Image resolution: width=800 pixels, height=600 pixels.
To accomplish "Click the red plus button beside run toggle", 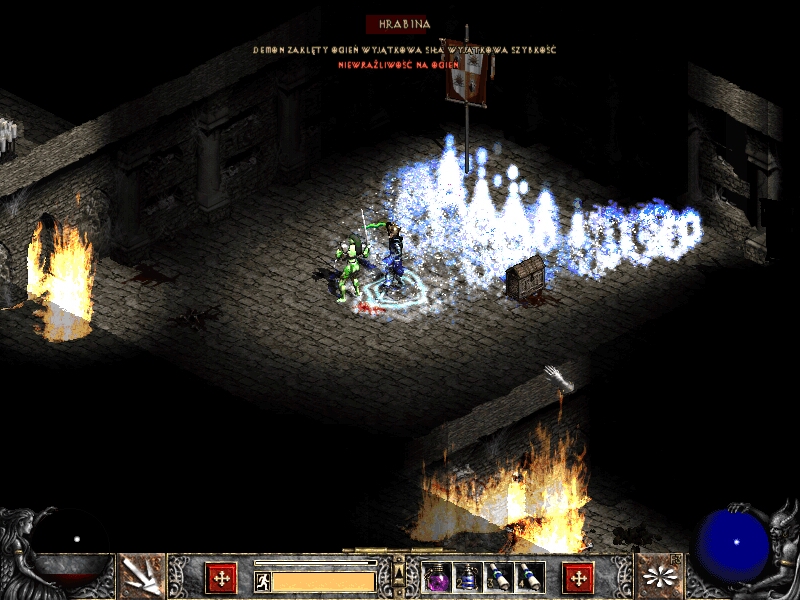I will click(x=221, y=578).
